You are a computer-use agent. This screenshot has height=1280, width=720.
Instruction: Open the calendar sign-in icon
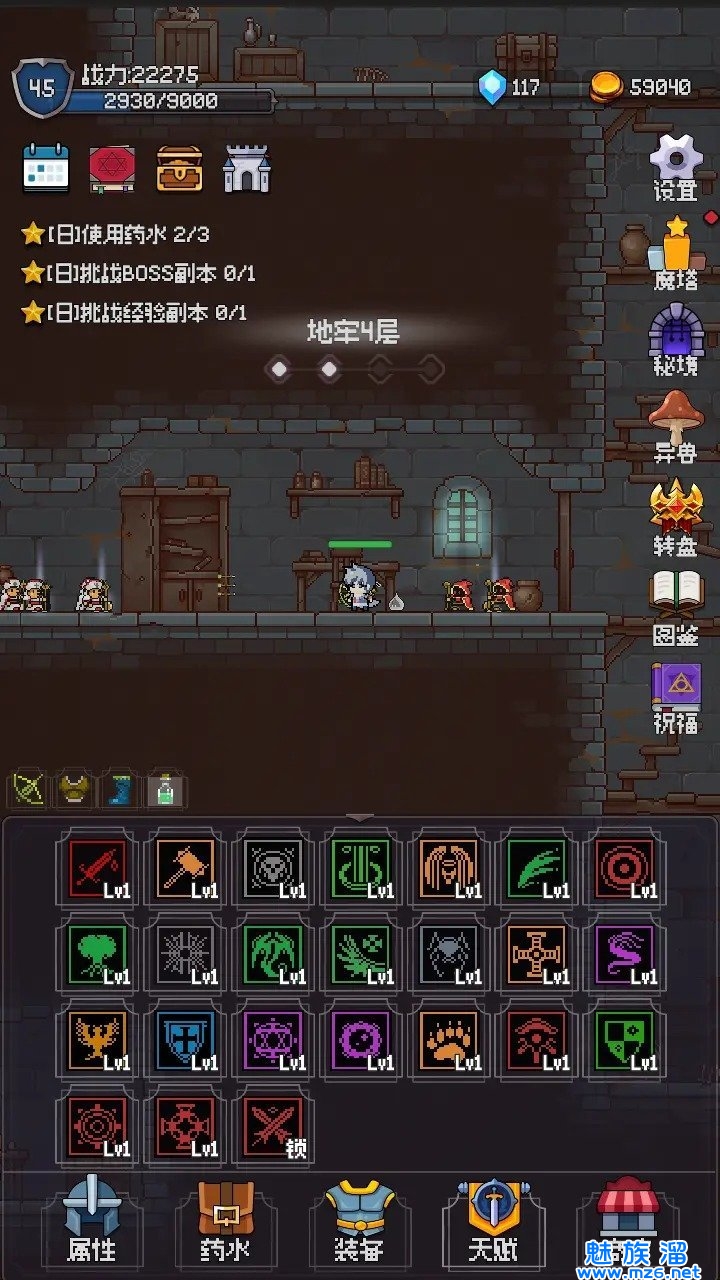[x=46, y=169]
